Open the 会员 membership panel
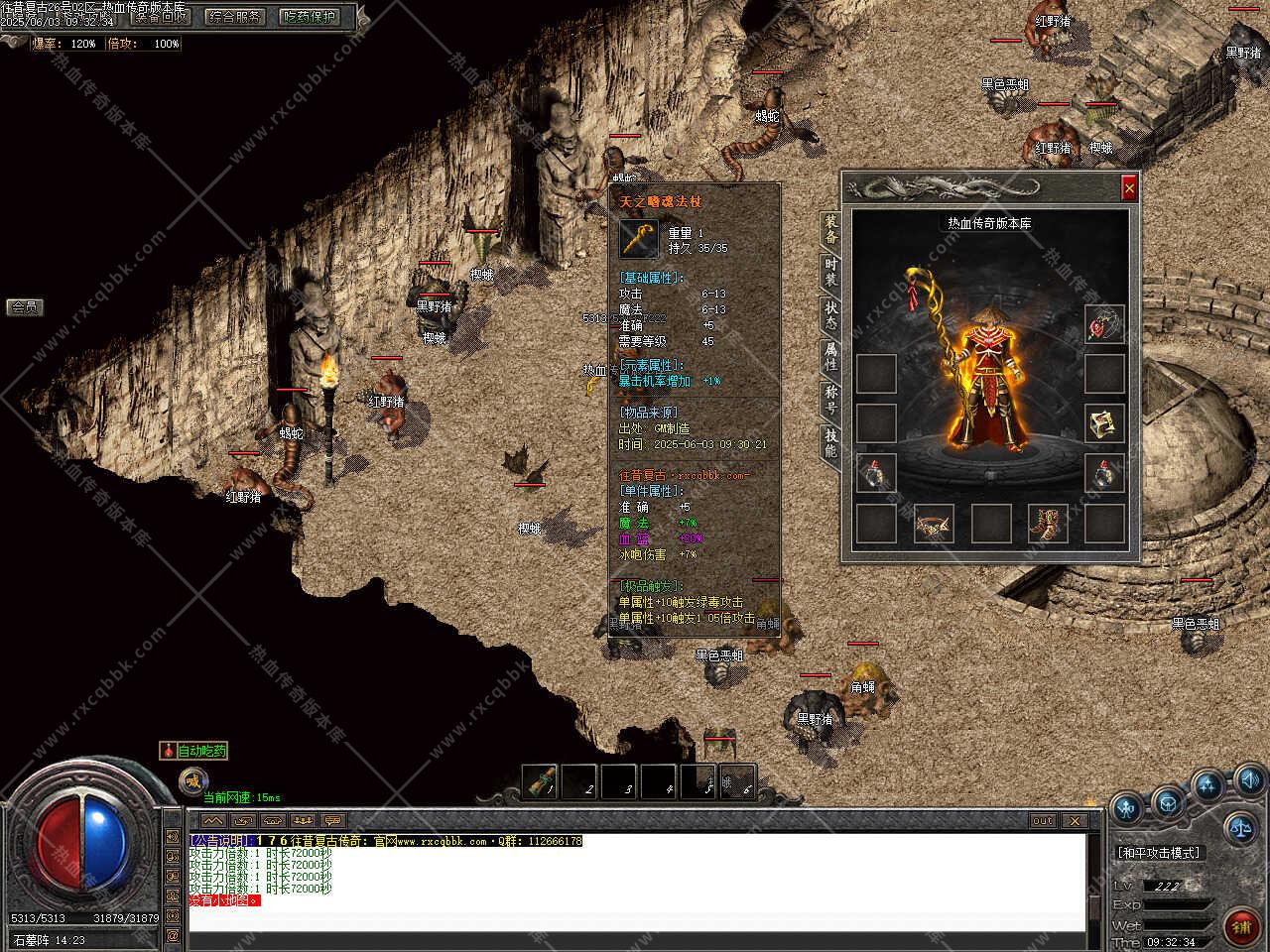The width and height of the screenshot is (1270, 952). 24,307
